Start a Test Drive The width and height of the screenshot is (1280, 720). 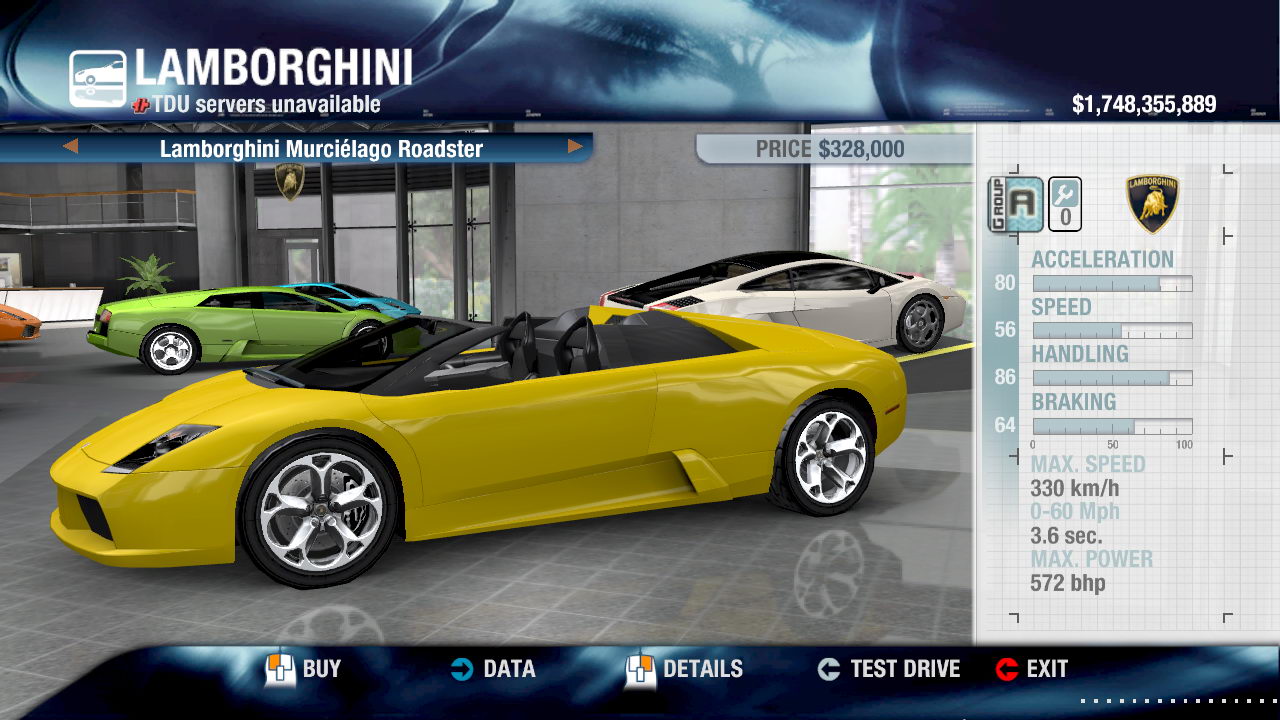point(889,669)
